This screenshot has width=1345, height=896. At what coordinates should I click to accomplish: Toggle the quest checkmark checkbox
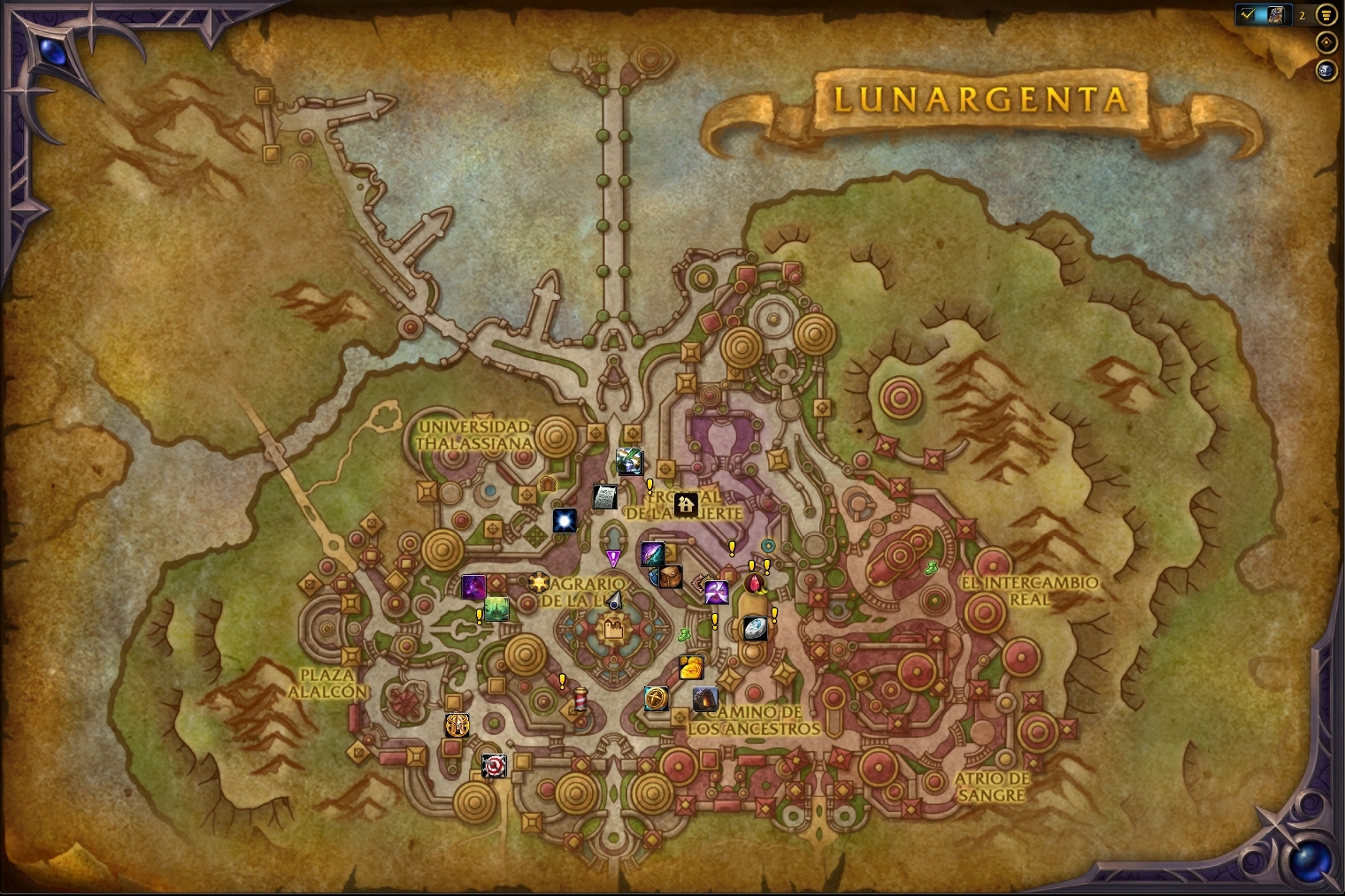click(1249, 15)
